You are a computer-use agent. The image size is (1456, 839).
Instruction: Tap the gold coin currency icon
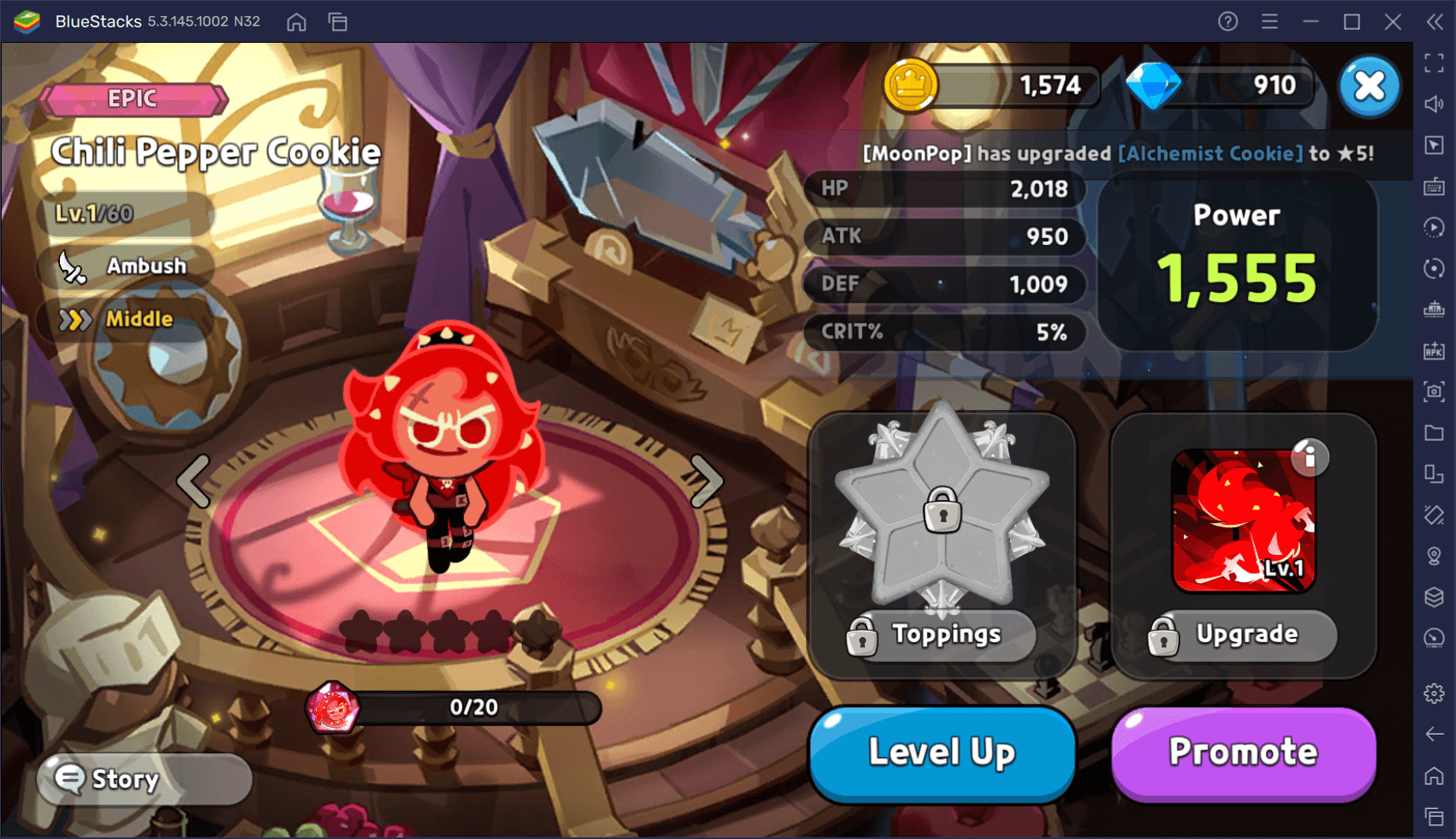point(910,86)
